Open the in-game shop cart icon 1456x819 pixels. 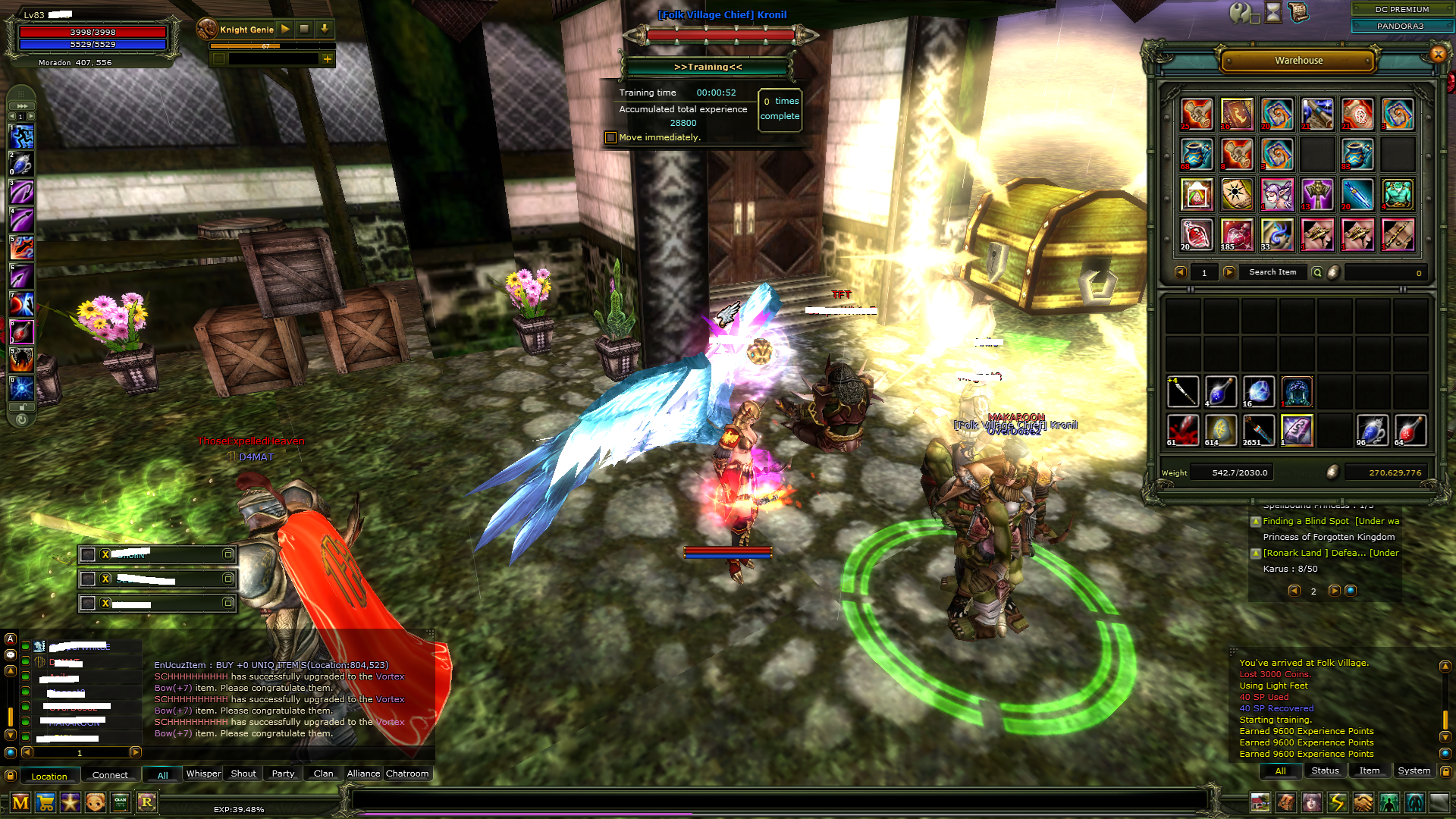click(x=45, y=802)
